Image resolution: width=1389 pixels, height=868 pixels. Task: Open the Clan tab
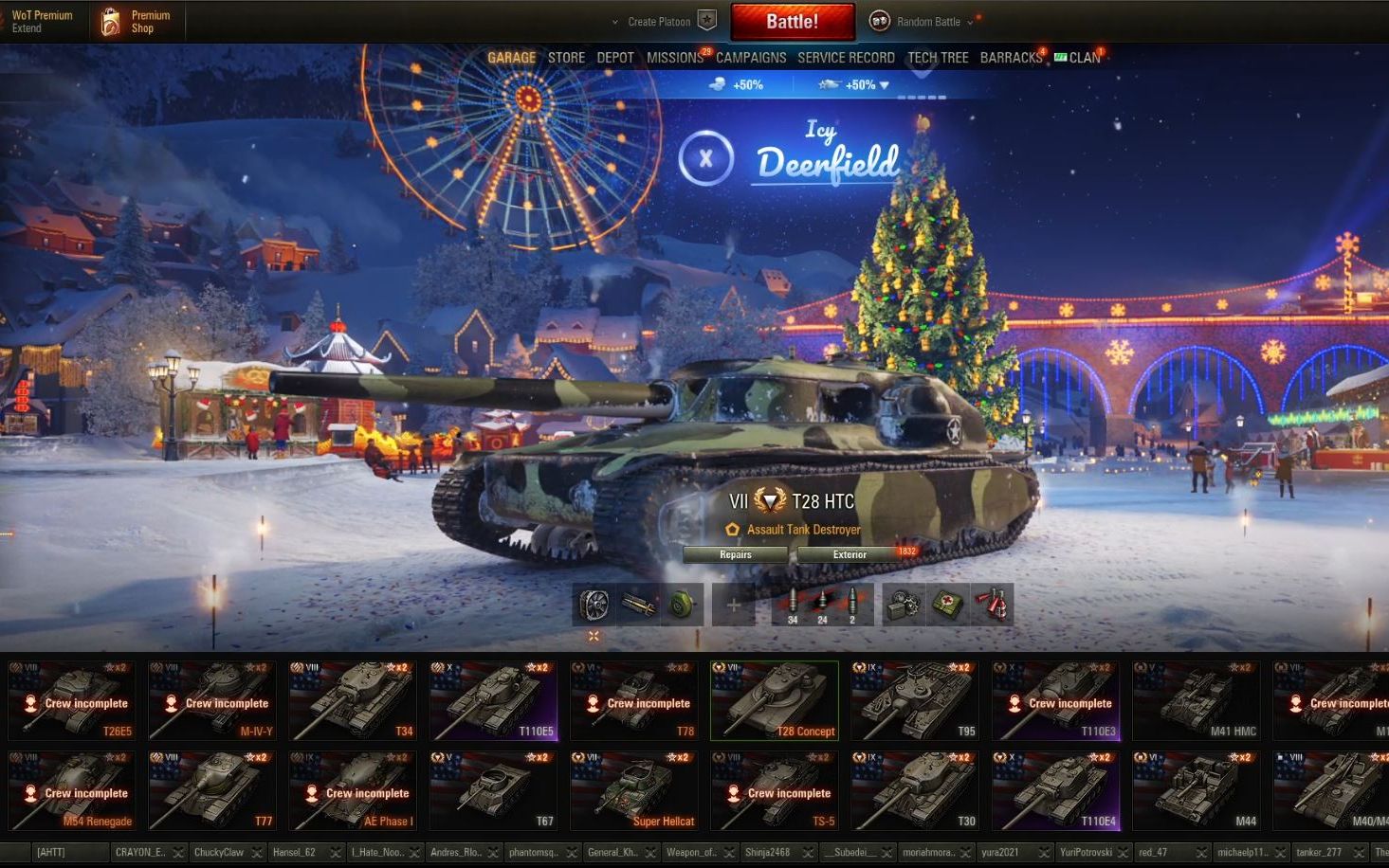[1084, 58]
